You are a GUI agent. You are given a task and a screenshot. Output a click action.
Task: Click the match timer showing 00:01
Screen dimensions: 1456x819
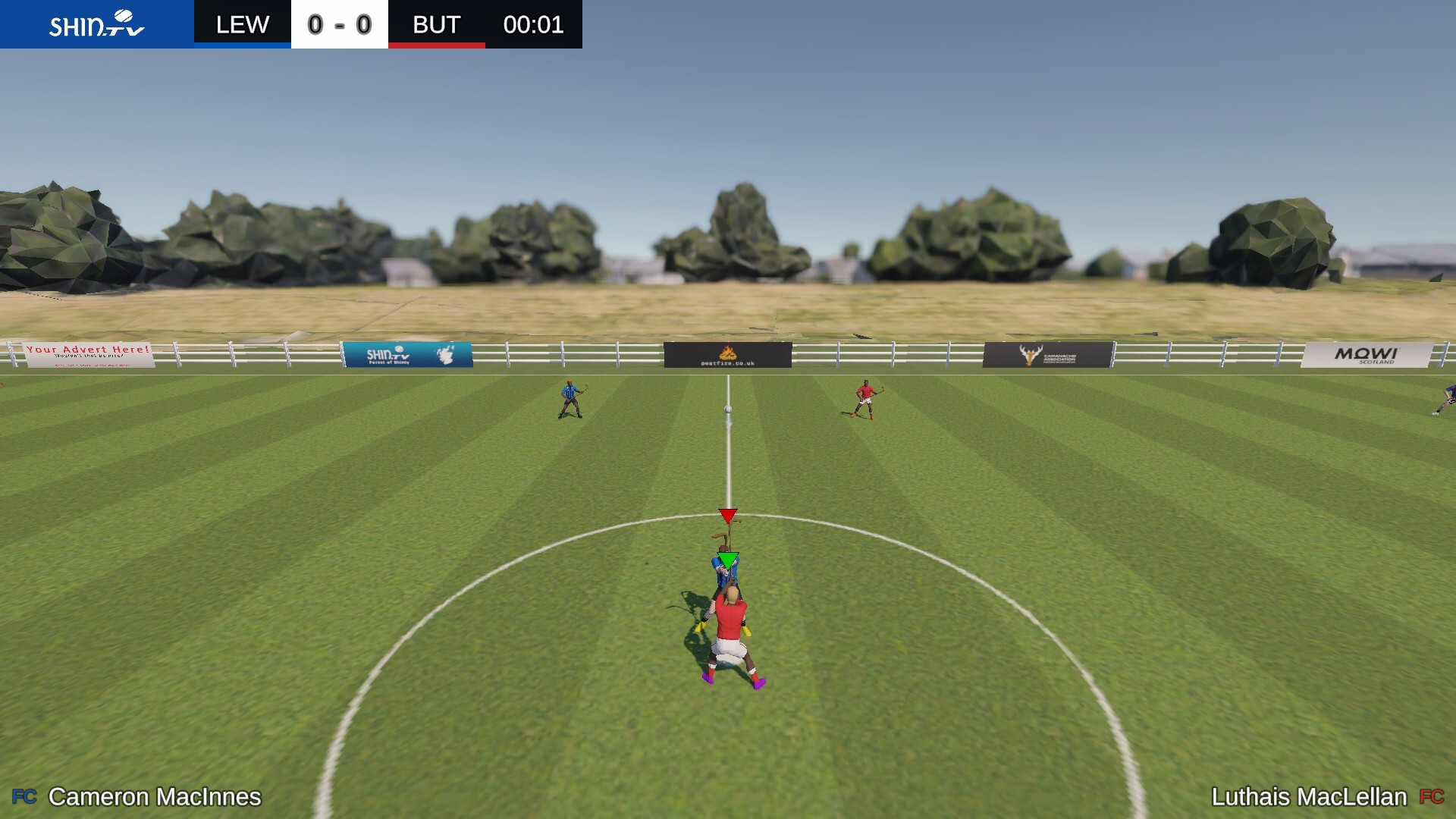coord(534,25)
